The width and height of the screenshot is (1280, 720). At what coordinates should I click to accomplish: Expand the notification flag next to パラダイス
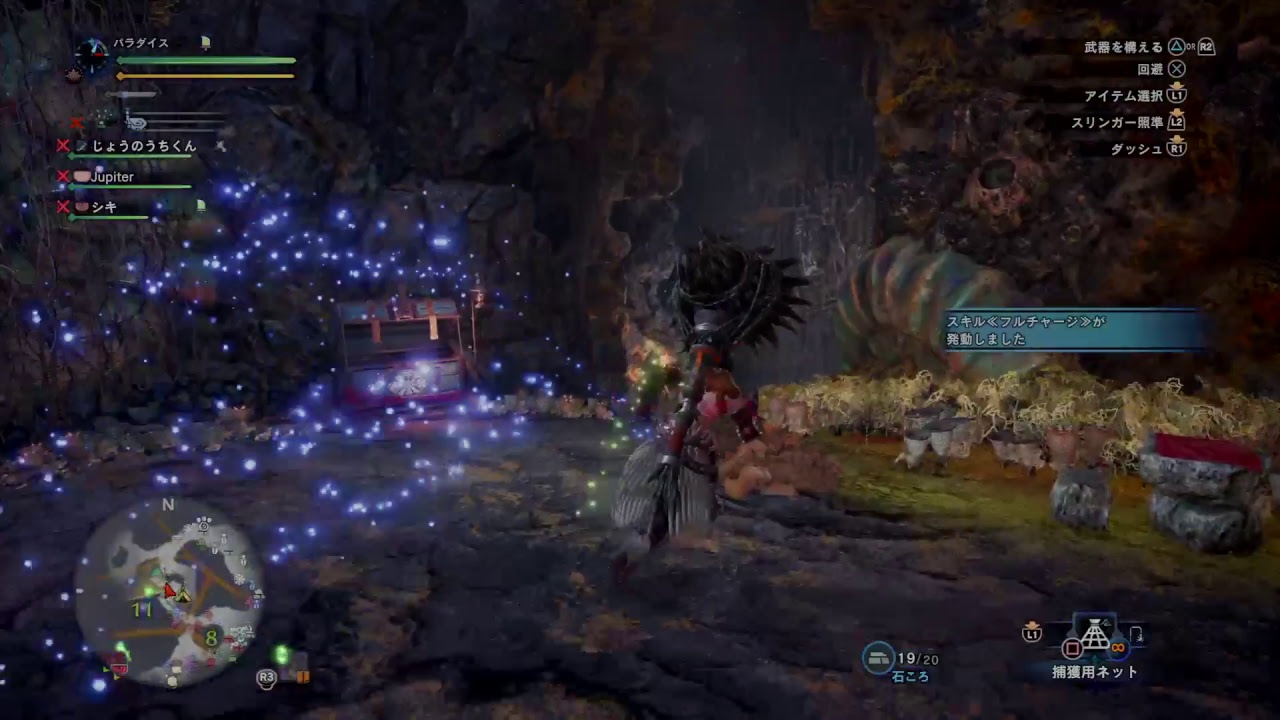tap(206, 43)
